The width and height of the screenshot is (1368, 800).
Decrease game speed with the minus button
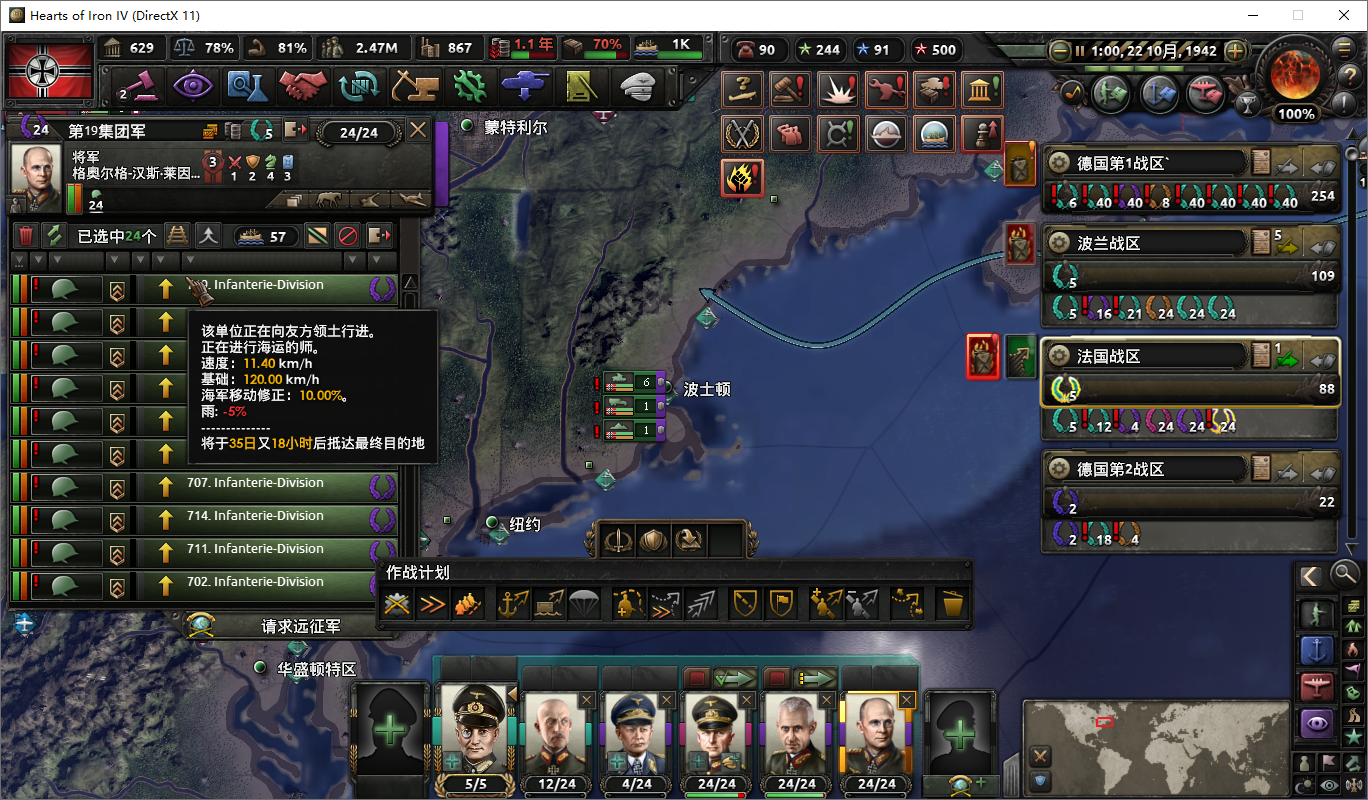click(x=1060, y=50)
